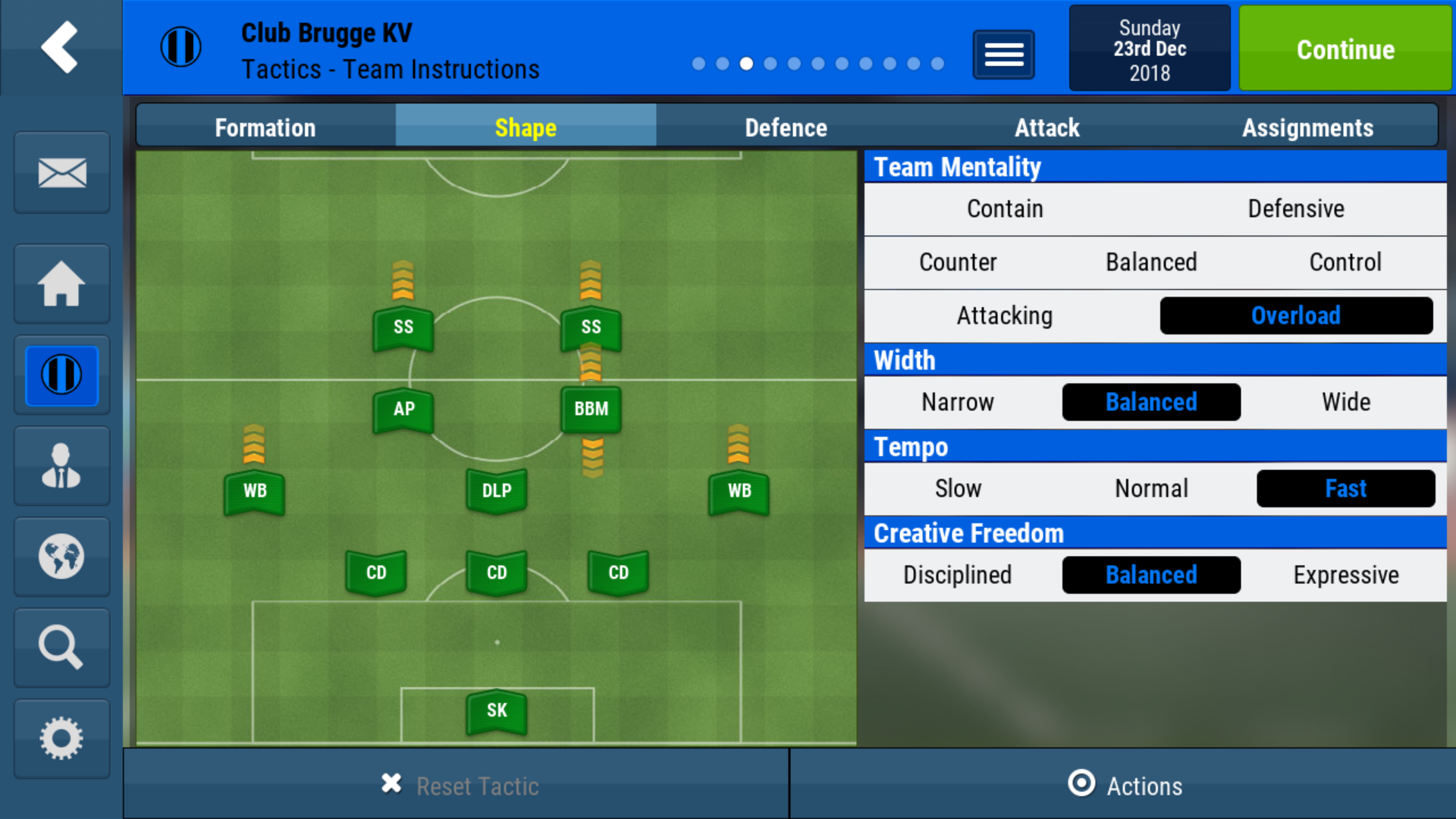Viewport: 1456px width, 819px height.
Task: Select the SK goalkeeper marker on pitch
Action: [x=496, y=711]
